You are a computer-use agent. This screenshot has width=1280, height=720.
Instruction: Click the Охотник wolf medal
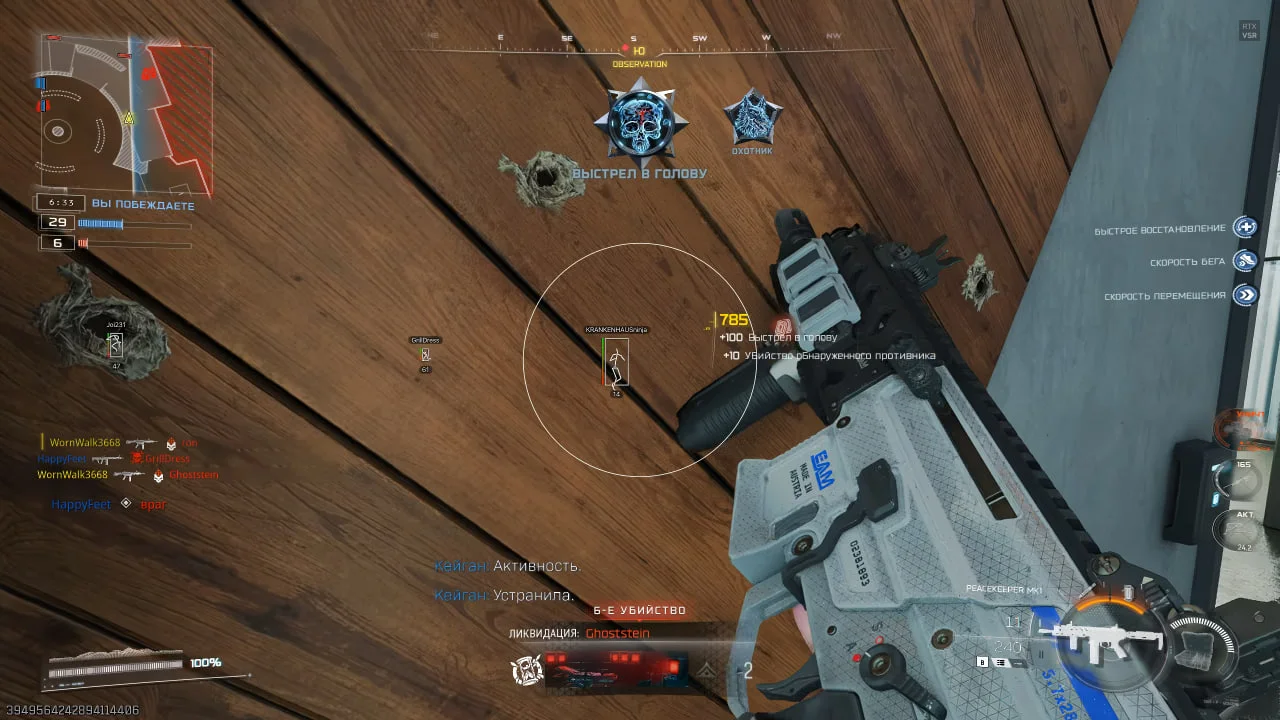[x=751, y=118]
